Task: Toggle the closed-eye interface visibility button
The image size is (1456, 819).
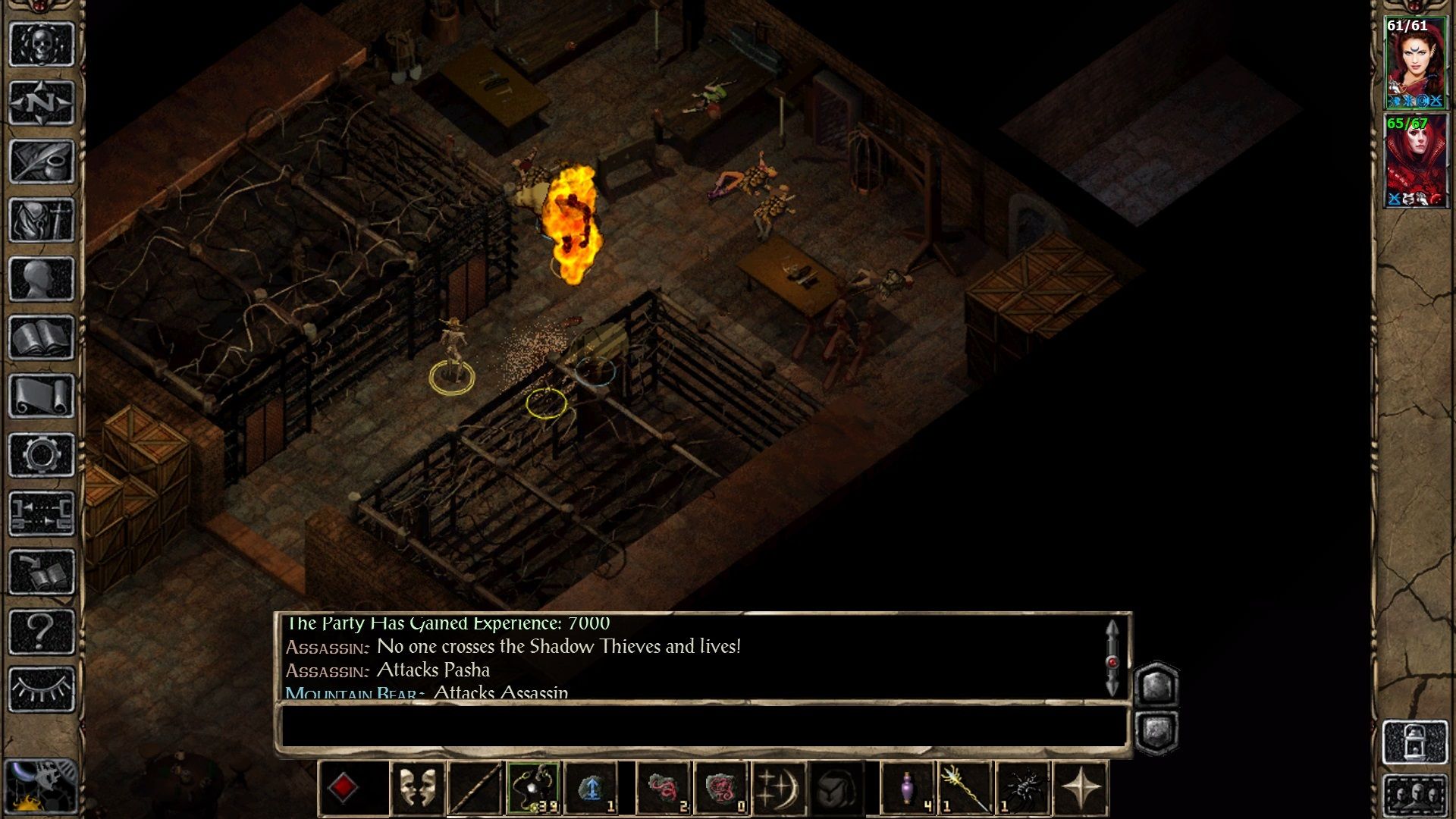Action: pyautogui.click(x=41, y=689)
